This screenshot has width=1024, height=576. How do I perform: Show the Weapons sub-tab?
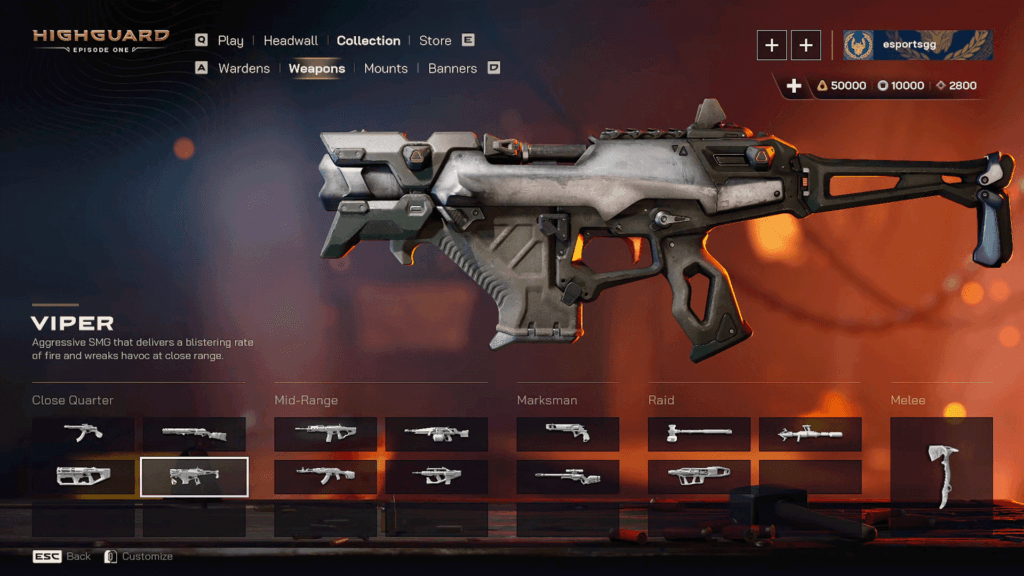pos(317,69)
